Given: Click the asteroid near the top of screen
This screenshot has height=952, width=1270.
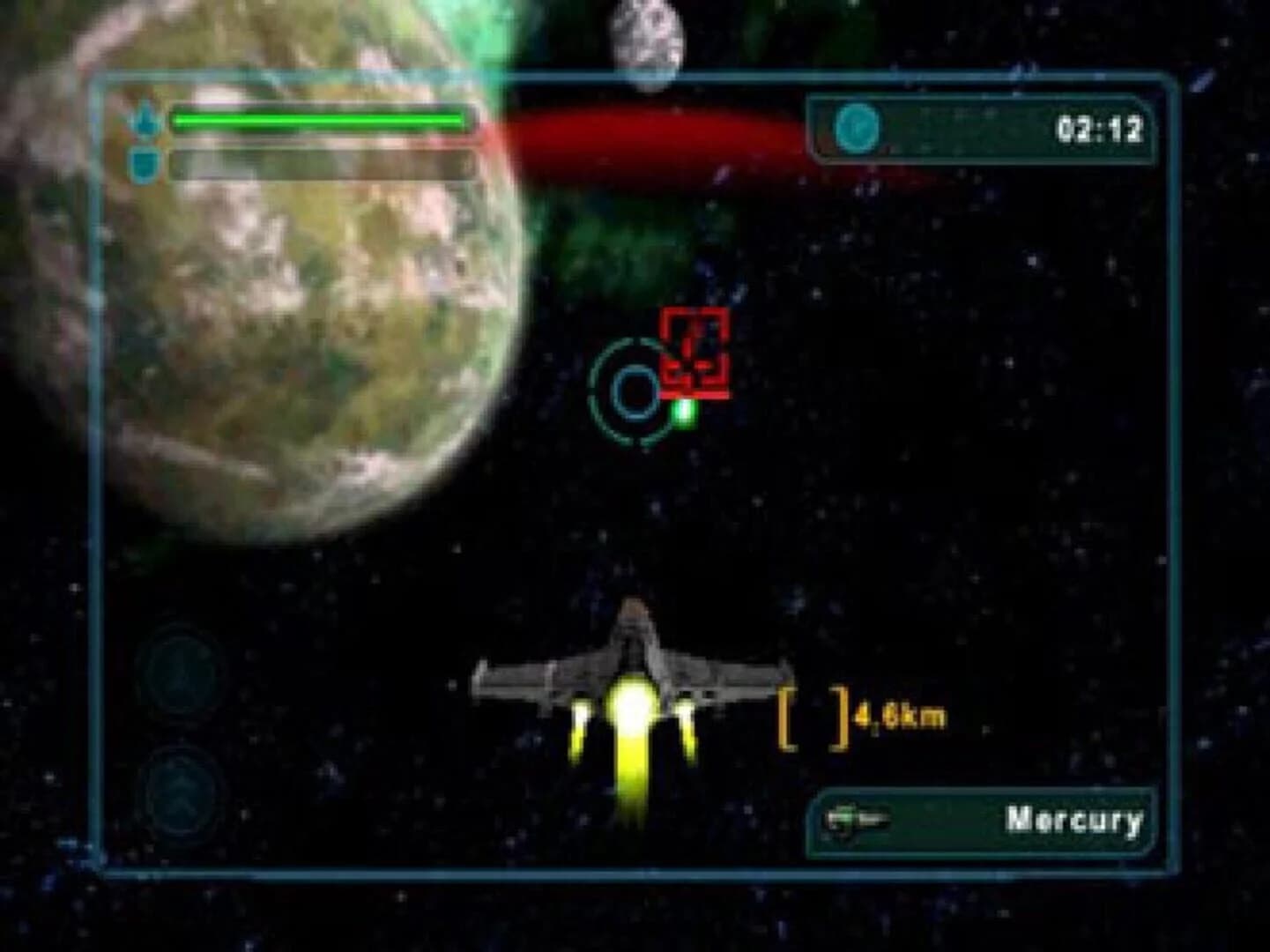Looking at the screenshot, I should [646, 40].
